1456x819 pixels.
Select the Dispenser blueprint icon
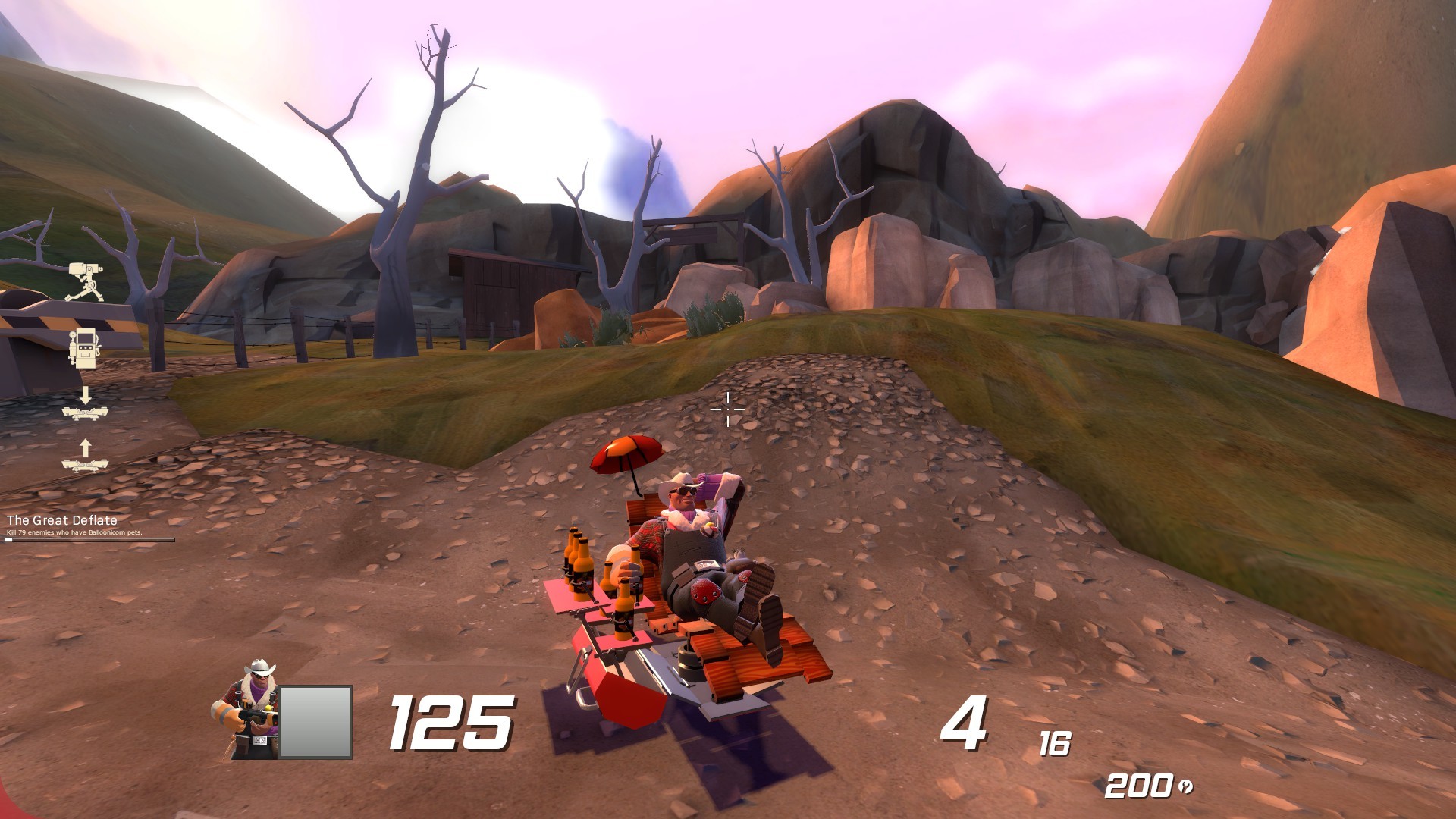(x=85, y=347)
